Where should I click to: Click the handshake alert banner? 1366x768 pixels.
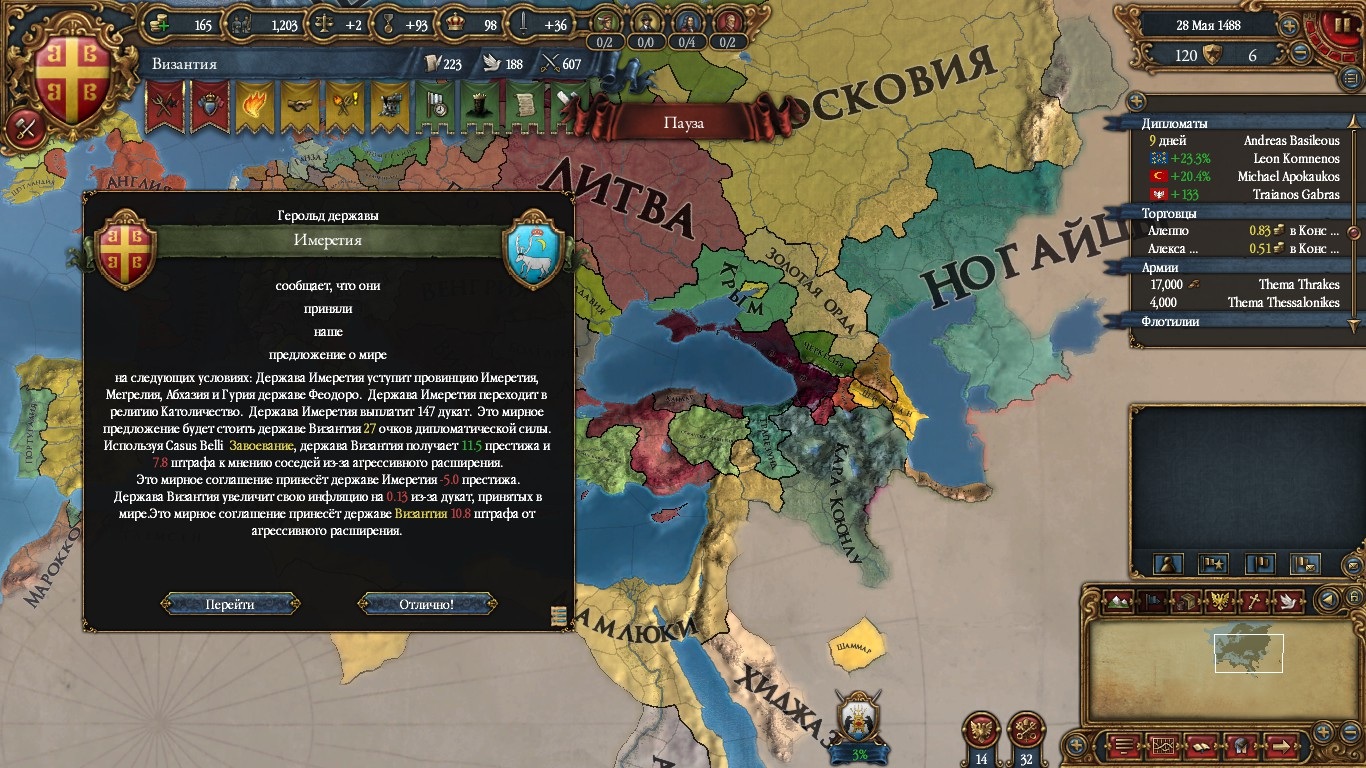(299, 105)
